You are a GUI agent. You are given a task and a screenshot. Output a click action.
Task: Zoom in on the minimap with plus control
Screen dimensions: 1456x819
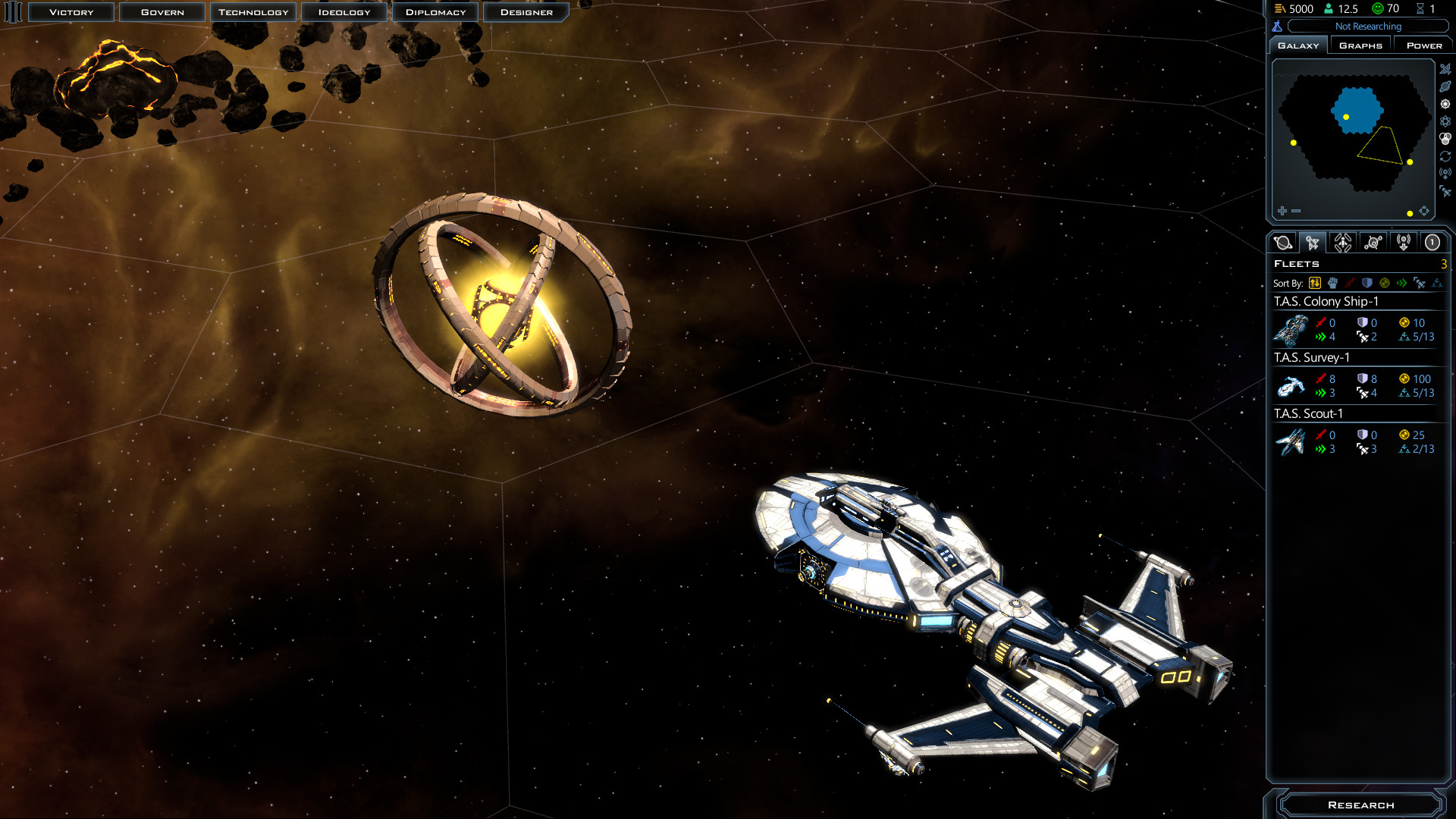1282,210
